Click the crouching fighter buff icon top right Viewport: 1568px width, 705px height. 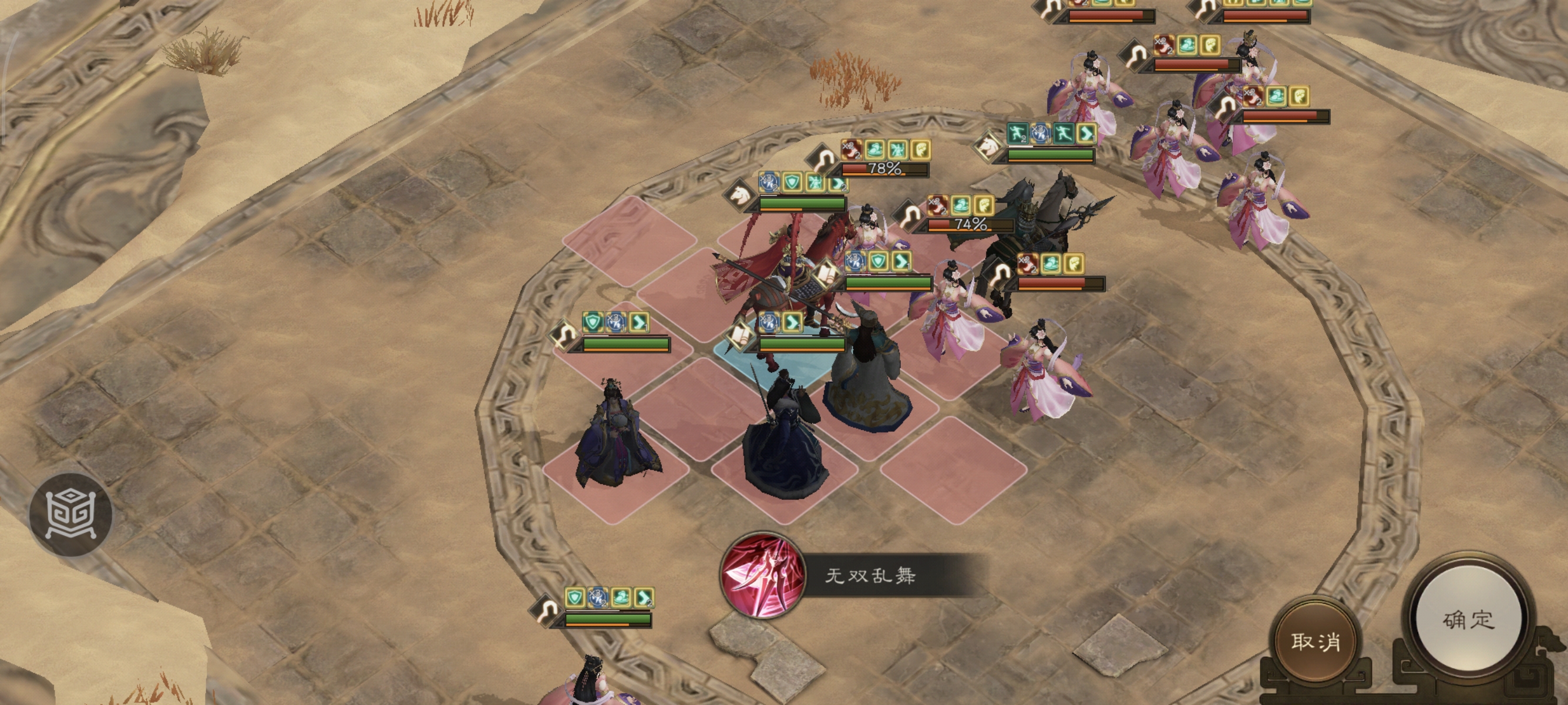coord(1018,133)
